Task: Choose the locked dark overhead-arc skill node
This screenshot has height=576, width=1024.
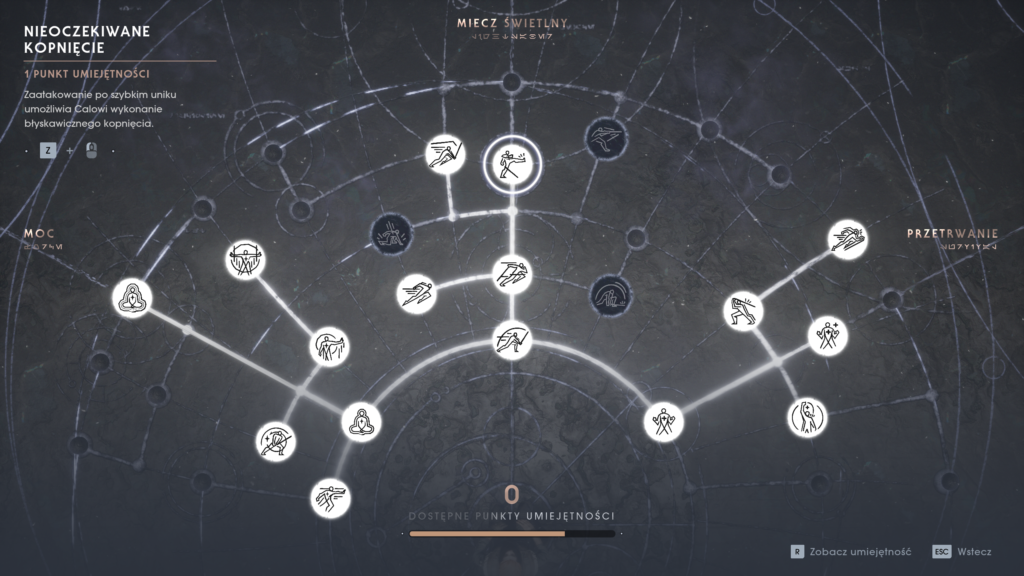Action: coord(609,293)
